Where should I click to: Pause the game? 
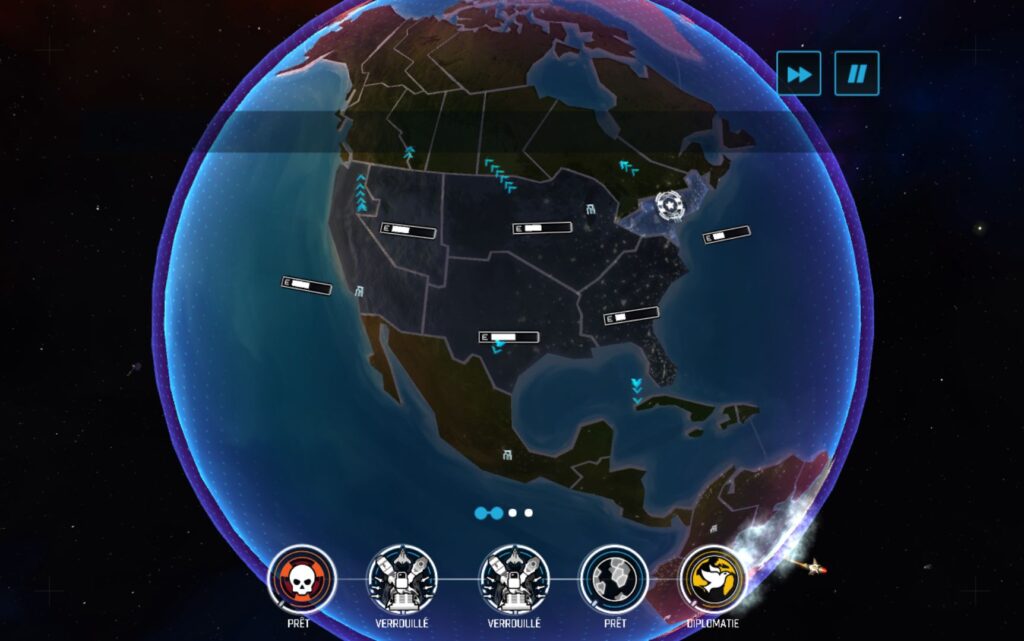point(857,73)
